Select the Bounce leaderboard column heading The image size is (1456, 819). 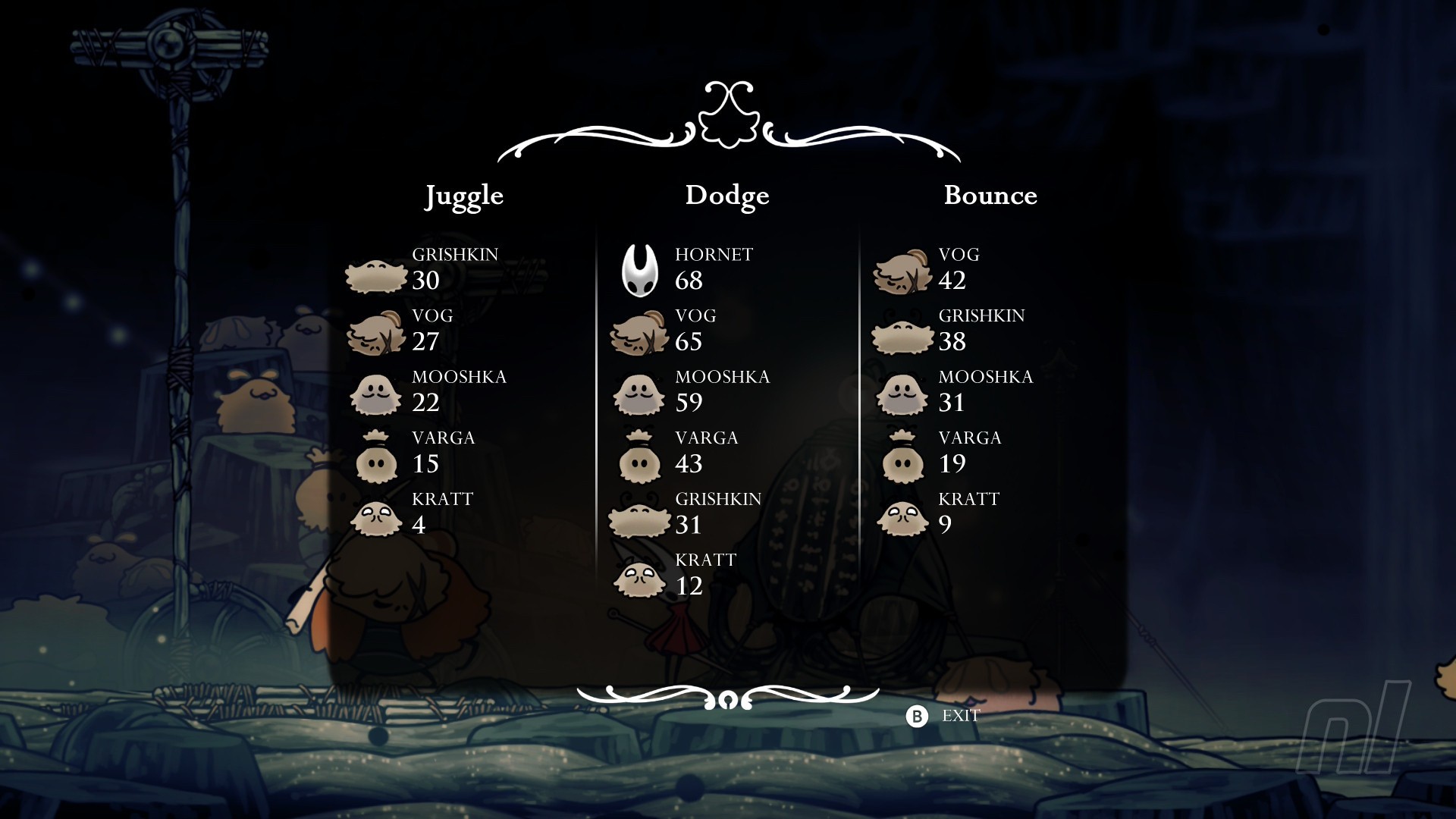(x=990, y=196)
